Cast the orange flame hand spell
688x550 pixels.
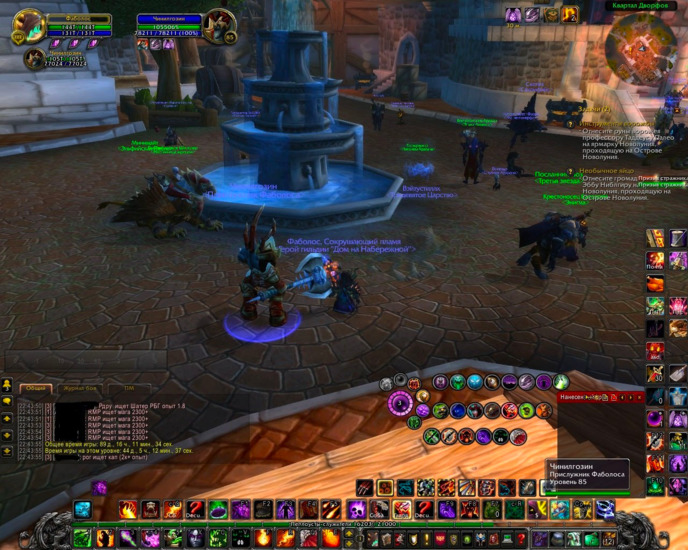[x=129, y=510]
